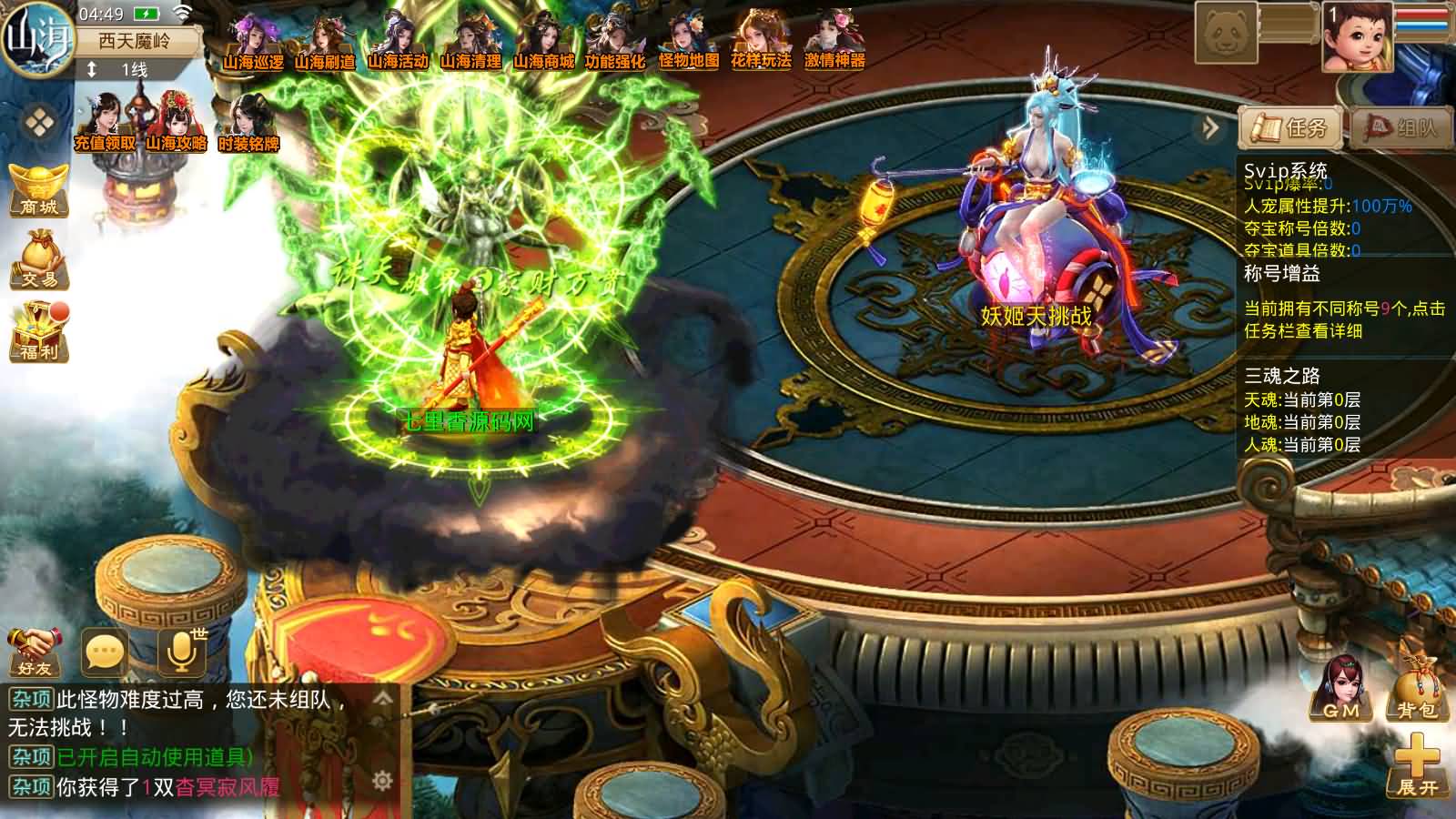Open the 好友 friends list
This screenshot has width=1456, height=819.
click(35, 652)
